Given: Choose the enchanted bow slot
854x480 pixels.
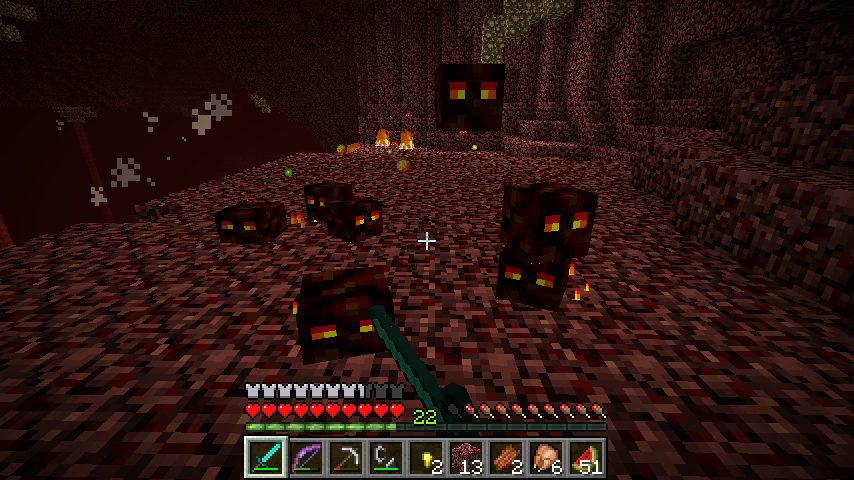Looking at the screenshot, I should 306,457.
